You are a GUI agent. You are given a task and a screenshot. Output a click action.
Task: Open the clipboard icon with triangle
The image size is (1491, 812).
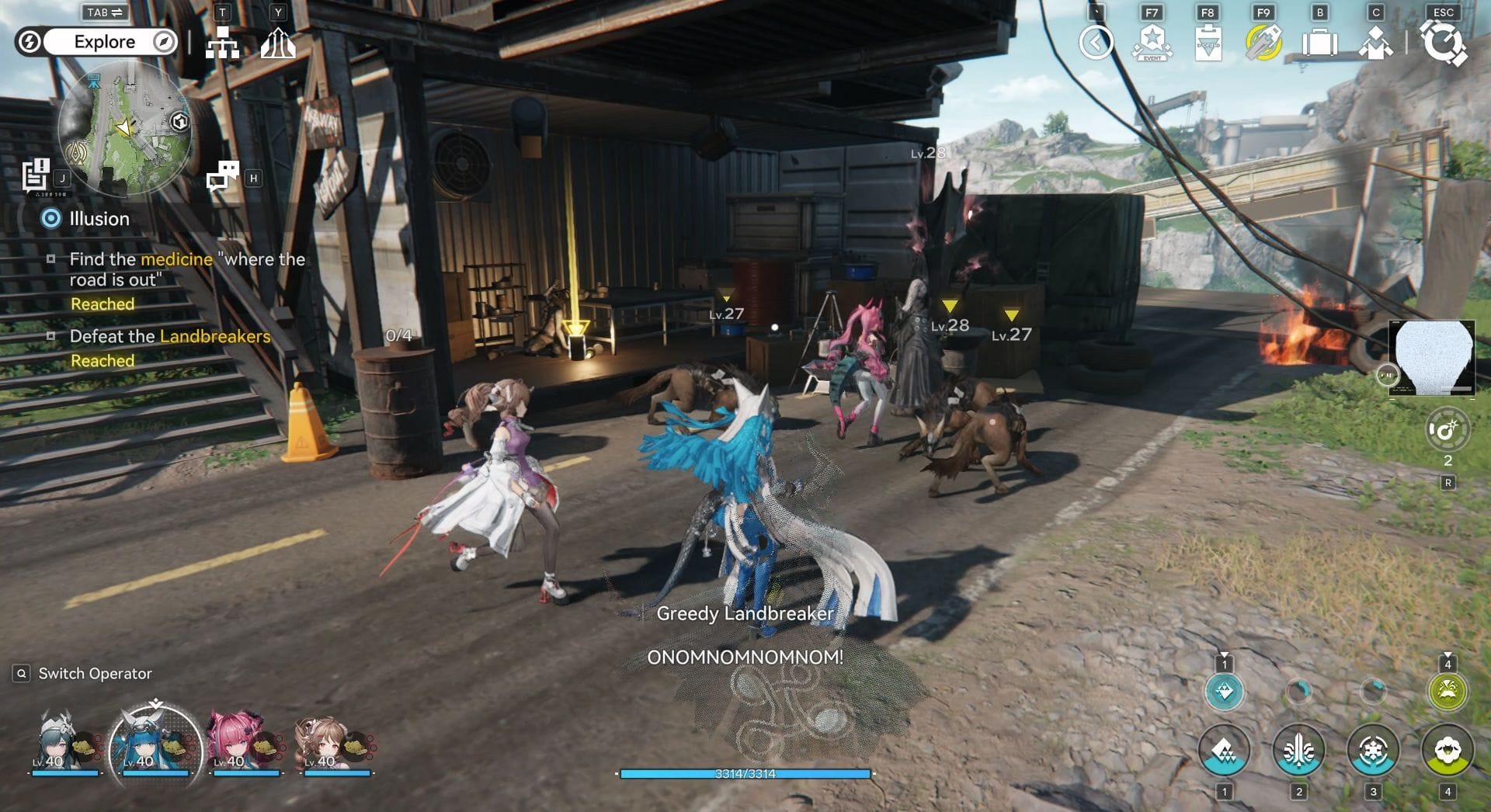coord(1208,43)
